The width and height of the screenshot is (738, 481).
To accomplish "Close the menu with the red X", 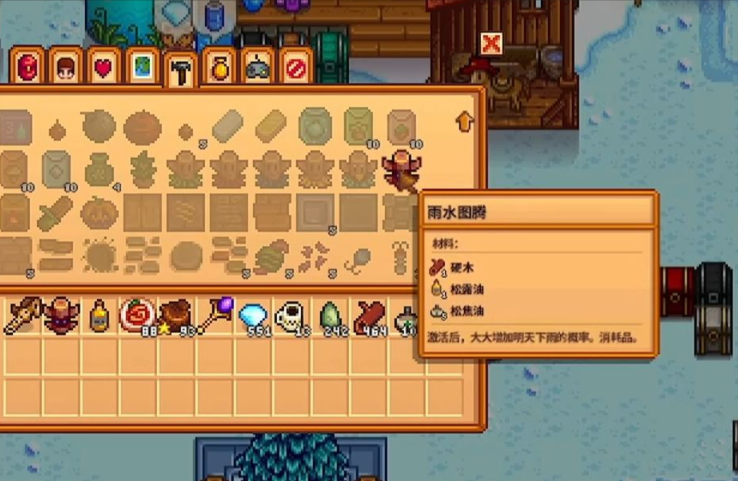I will (490, 43).
